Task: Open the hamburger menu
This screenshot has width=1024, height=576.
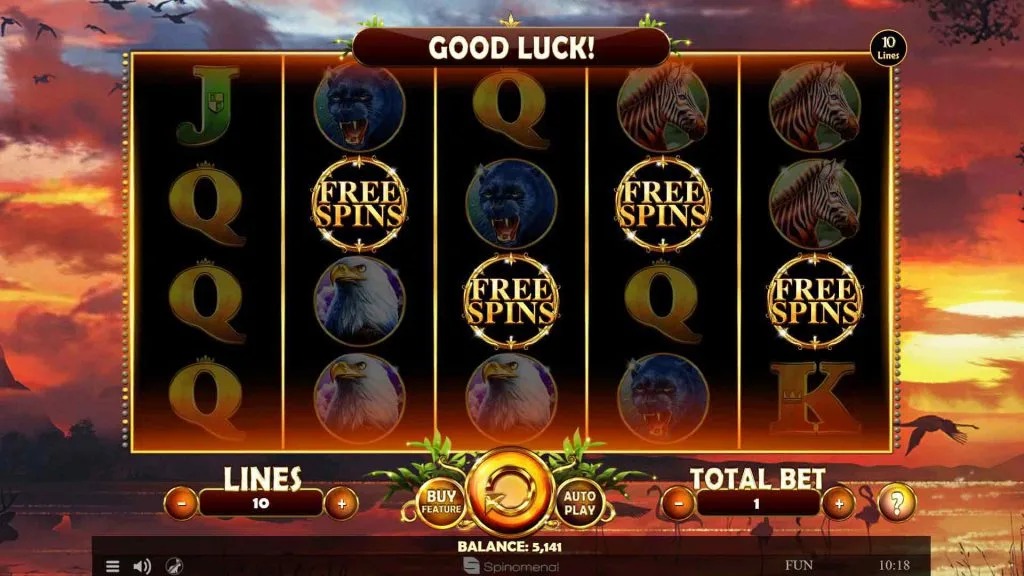Action: point(113,566)
